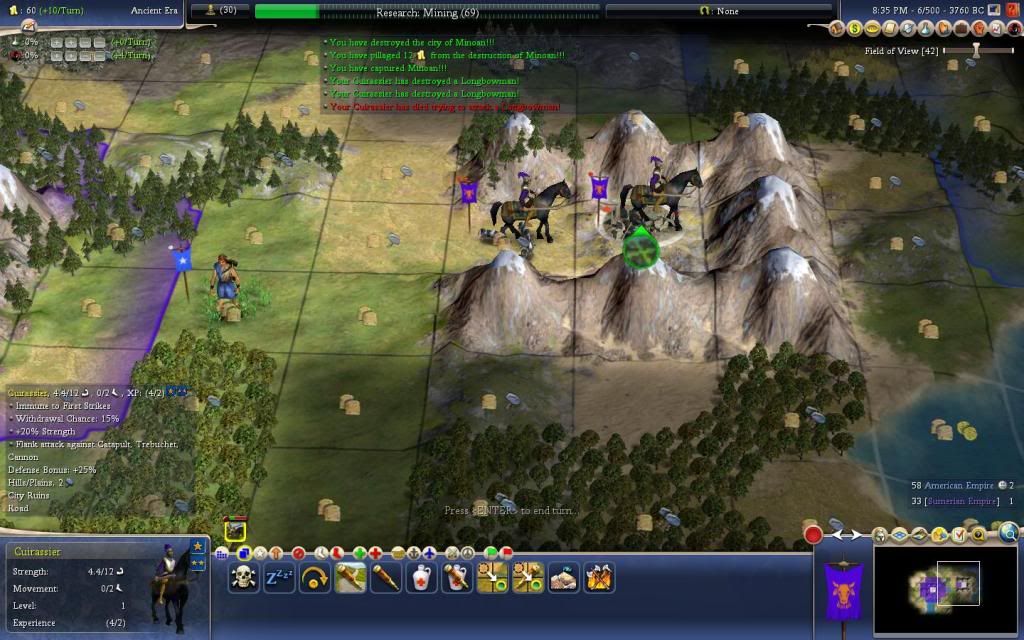Open the Globe View magnifier icon
The height and width of the screenshot is (640, 1024).
click(x=1008, y=533)
